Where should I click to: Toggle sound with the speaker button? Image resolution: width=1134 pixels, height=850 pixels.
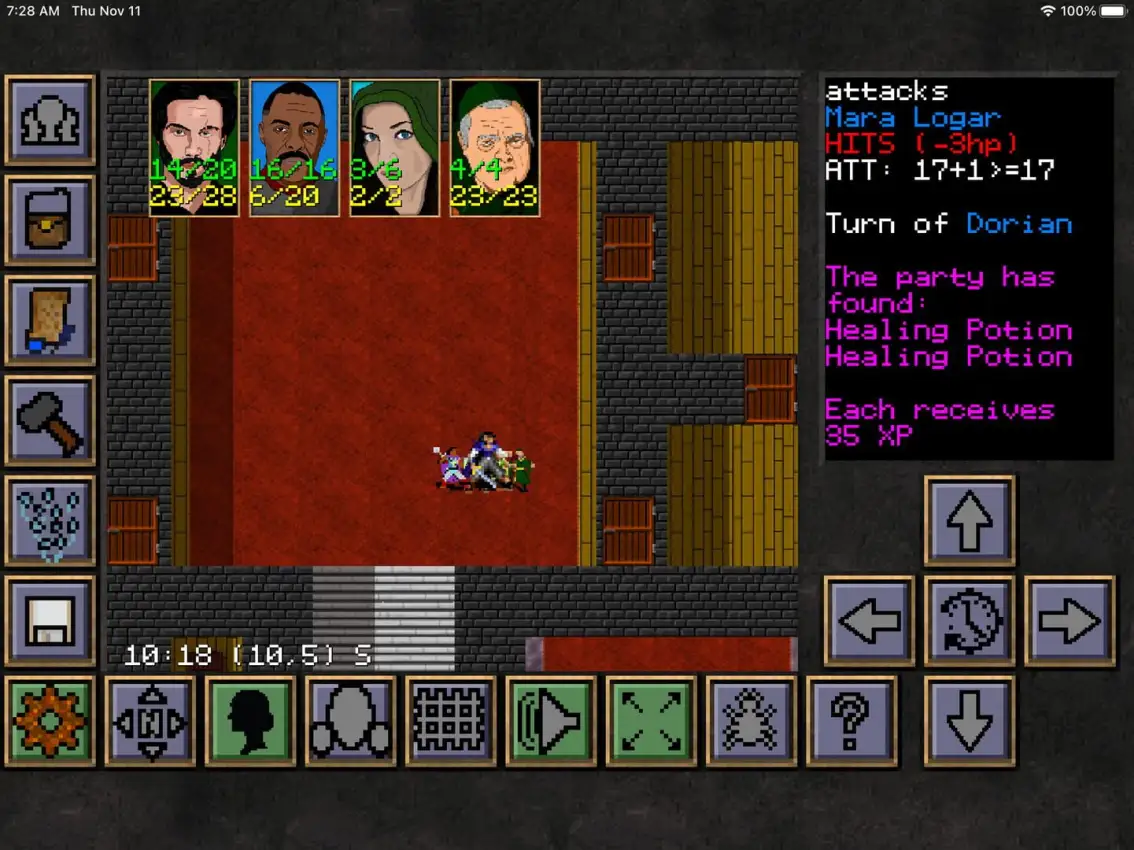pyautogui.click(x=551, y=720)
